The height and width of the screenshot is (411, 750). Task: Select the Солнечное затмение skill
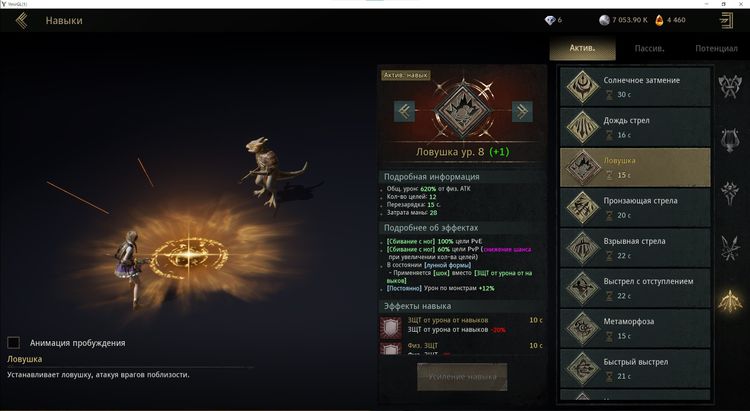coord(635,87)
